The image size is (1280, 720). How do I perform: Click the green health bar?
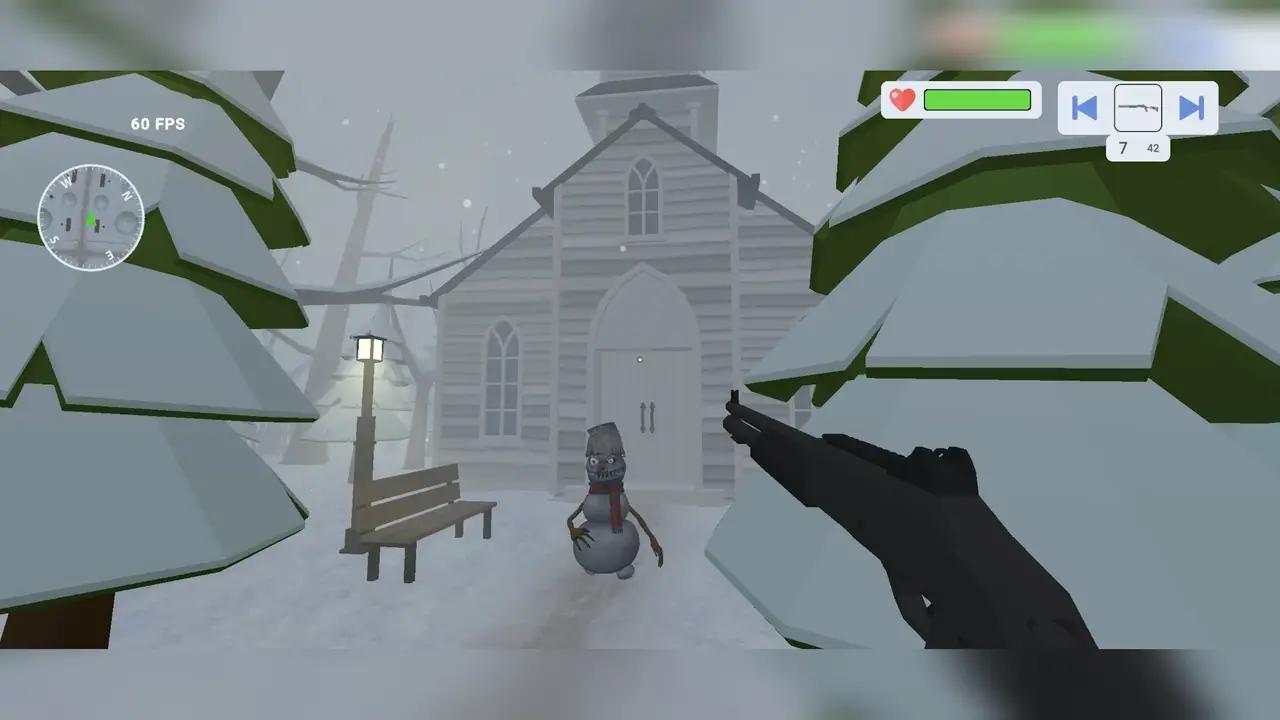coord(976,99)
